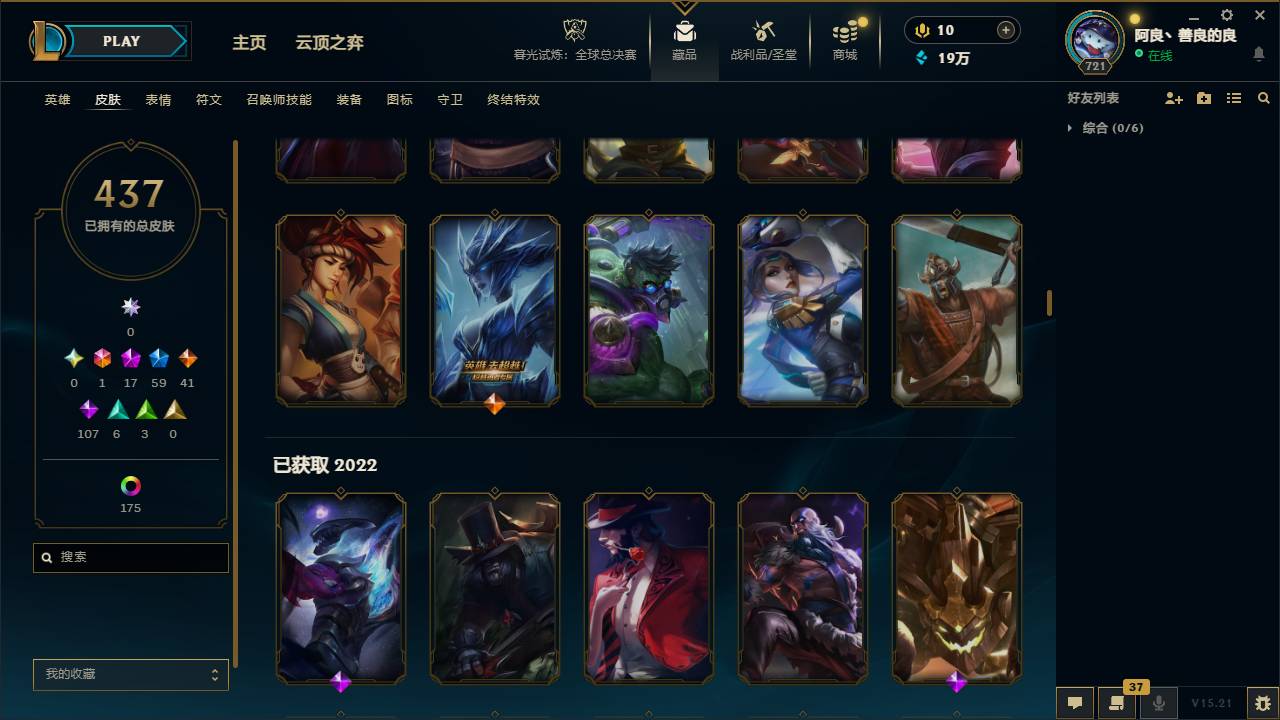Toggle the voice chat microphone
This screenshot has height=720, width=1280.
tap(1158, 702)
